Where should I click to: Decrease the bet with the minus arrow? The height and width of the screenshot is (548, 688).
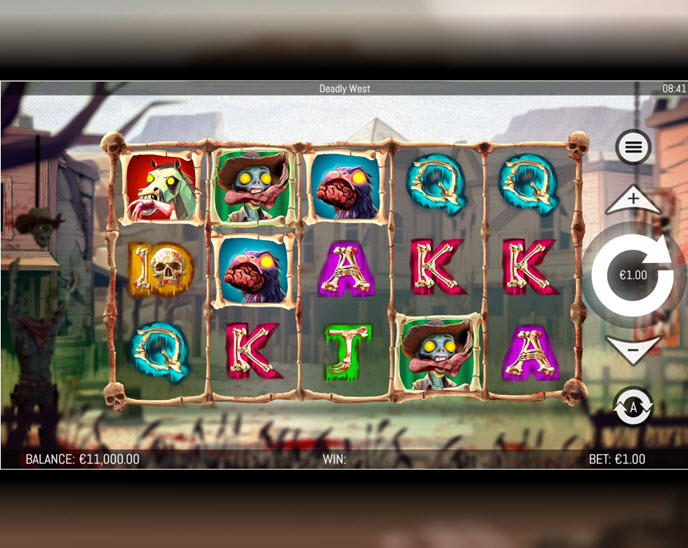[x=633, y=348]
